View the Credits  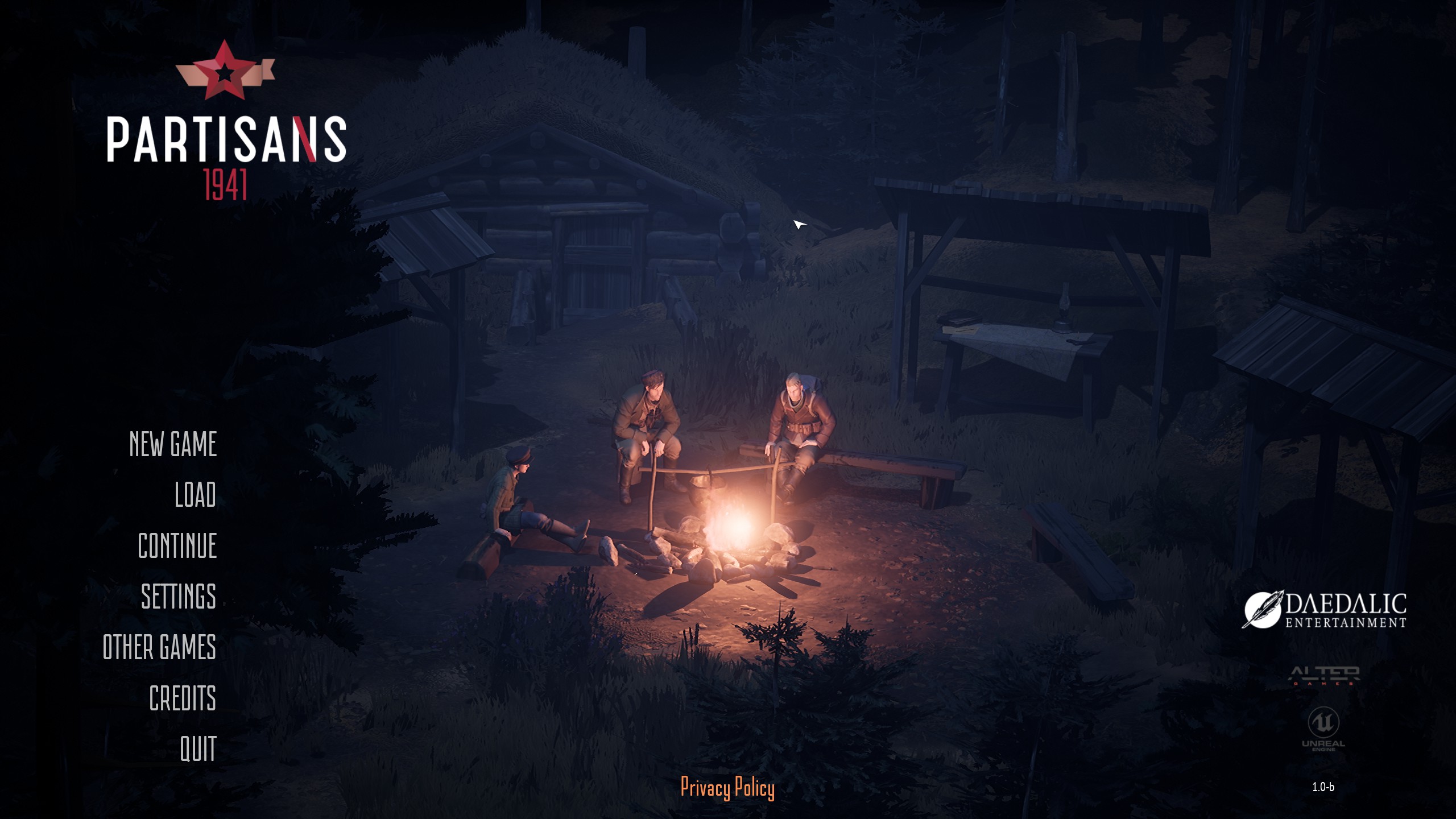183,698
